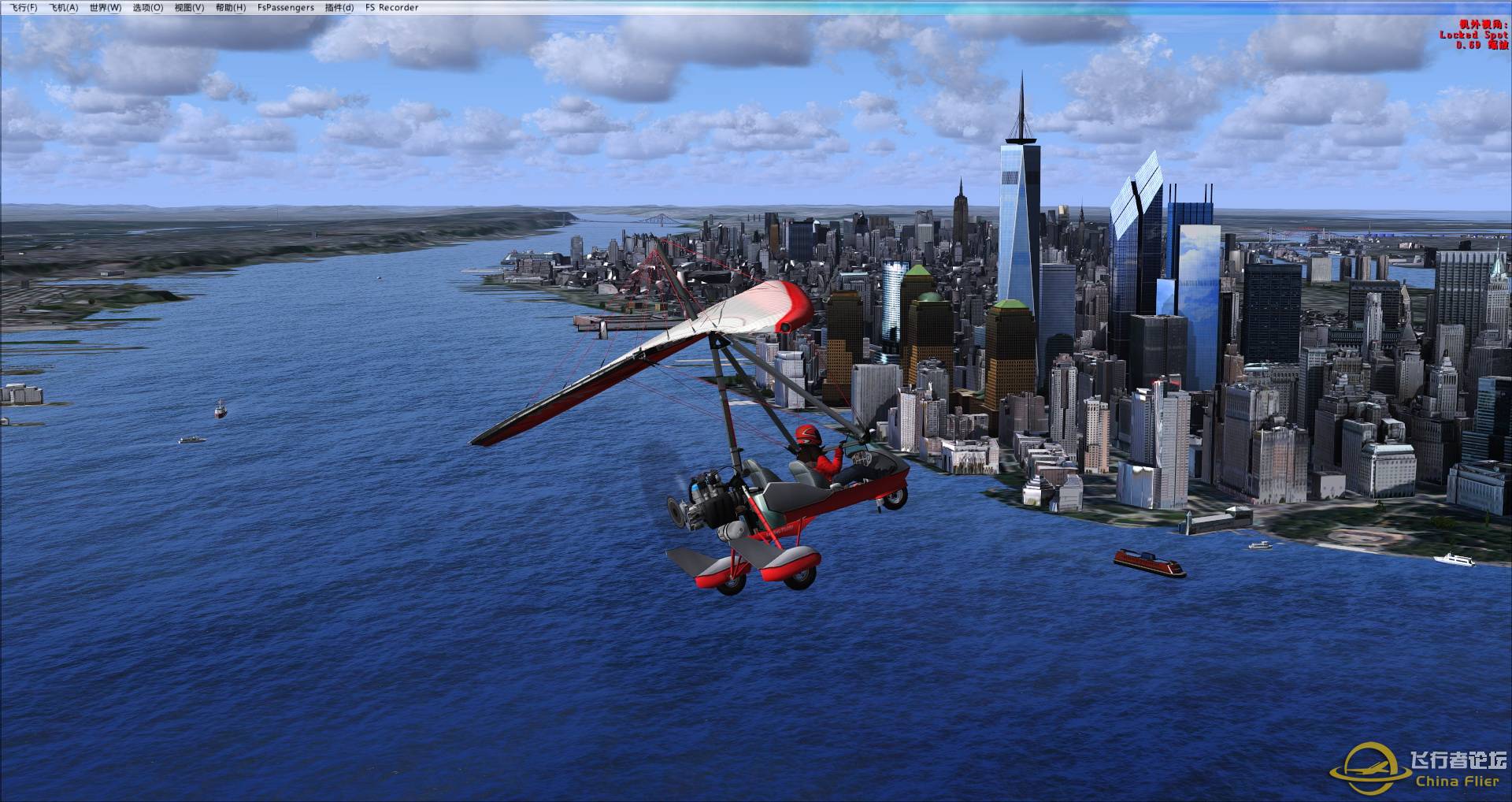
Task: Open the 帮助(H) help menu
Action: pyautogui.click(x=231, y=8)
